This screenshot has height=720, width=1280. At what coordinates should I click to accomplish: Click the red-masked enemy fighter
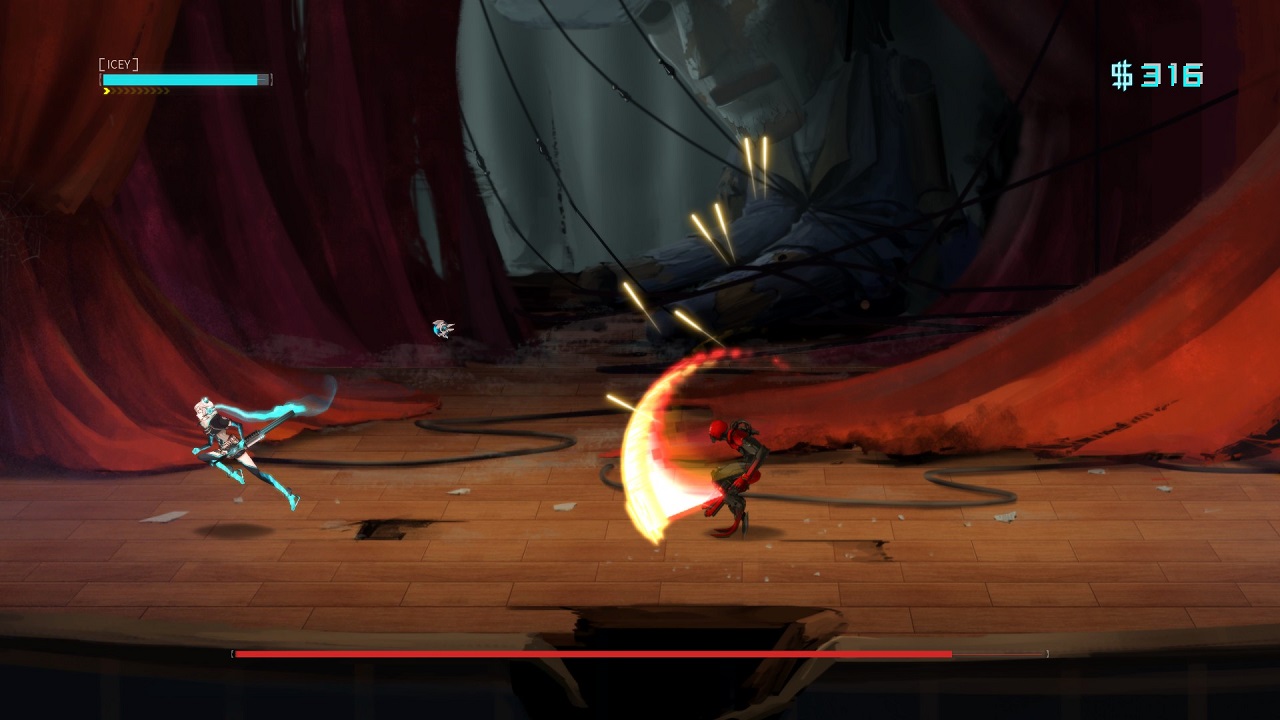[x=736, y=460]
